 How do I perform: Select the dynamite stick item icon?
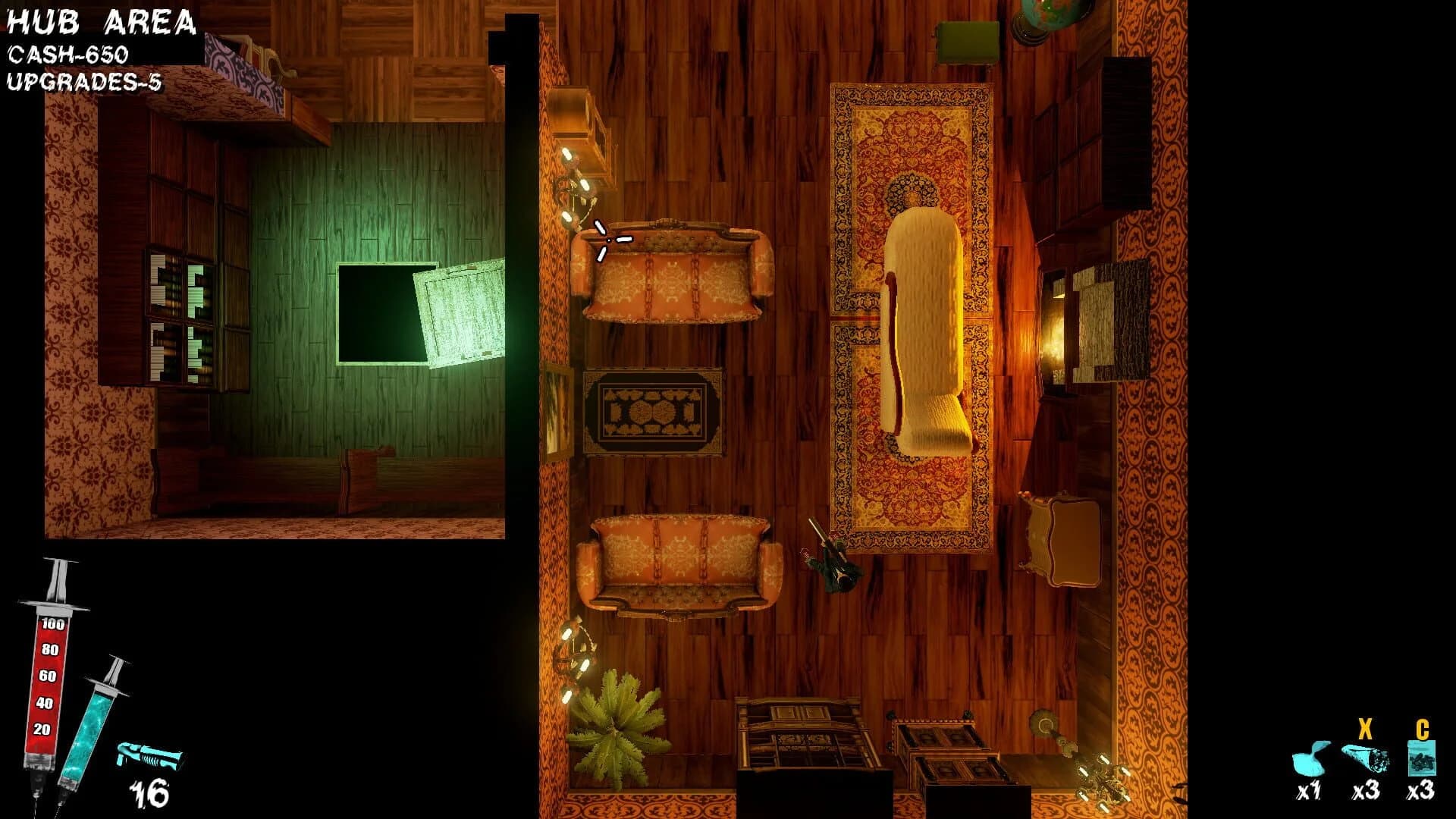(x=1365, y=758)
